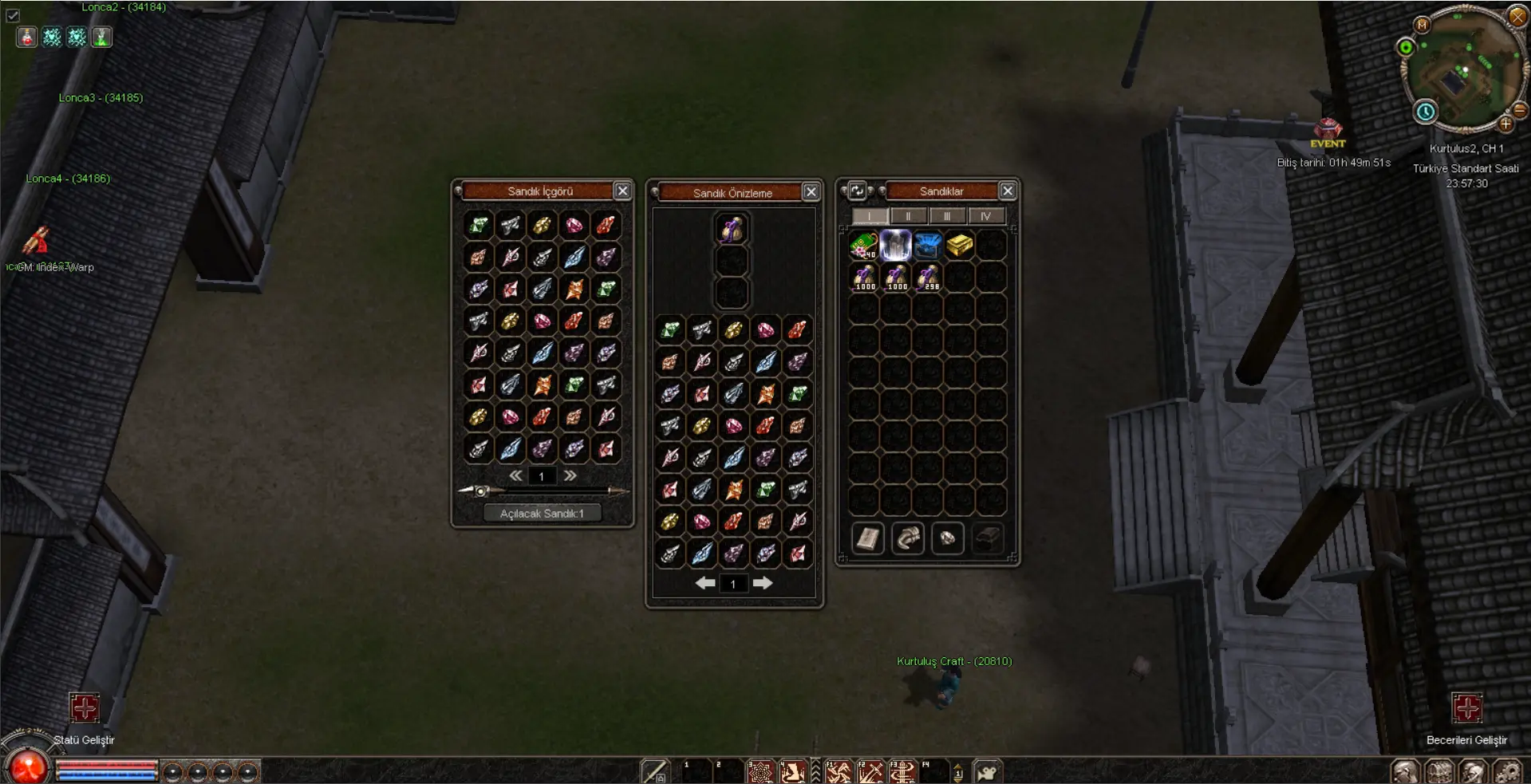Image resolution: width=1531 pixels, height=784 pixels.
Task: Close the Sandık Önizleme window
Action: click(x=811, y=192)
